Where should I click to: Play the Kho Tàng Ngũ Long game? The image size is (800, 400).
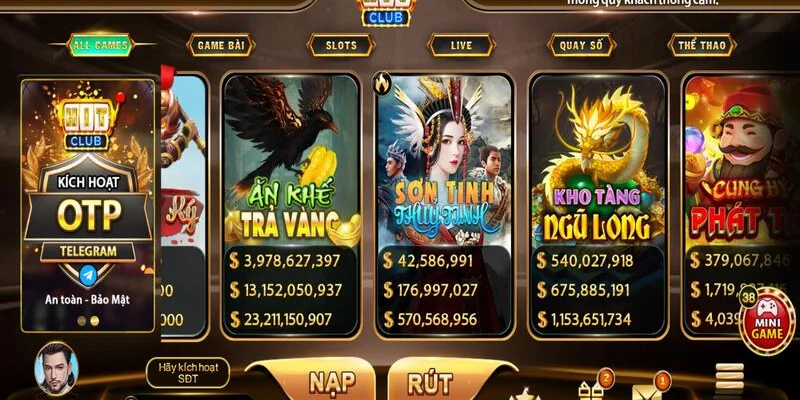(596, 160)
